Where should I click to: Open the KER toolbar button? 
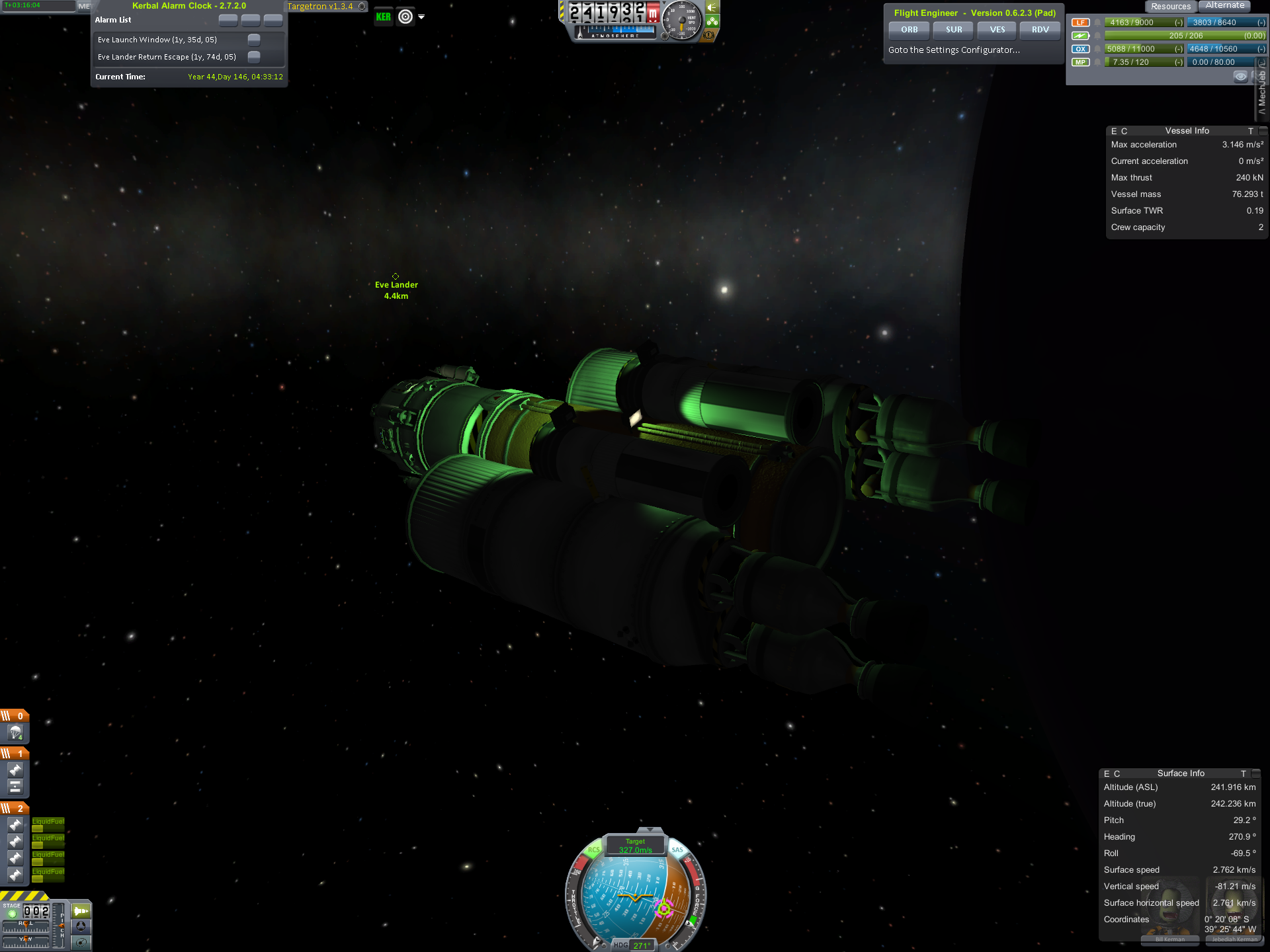point(384,17)
